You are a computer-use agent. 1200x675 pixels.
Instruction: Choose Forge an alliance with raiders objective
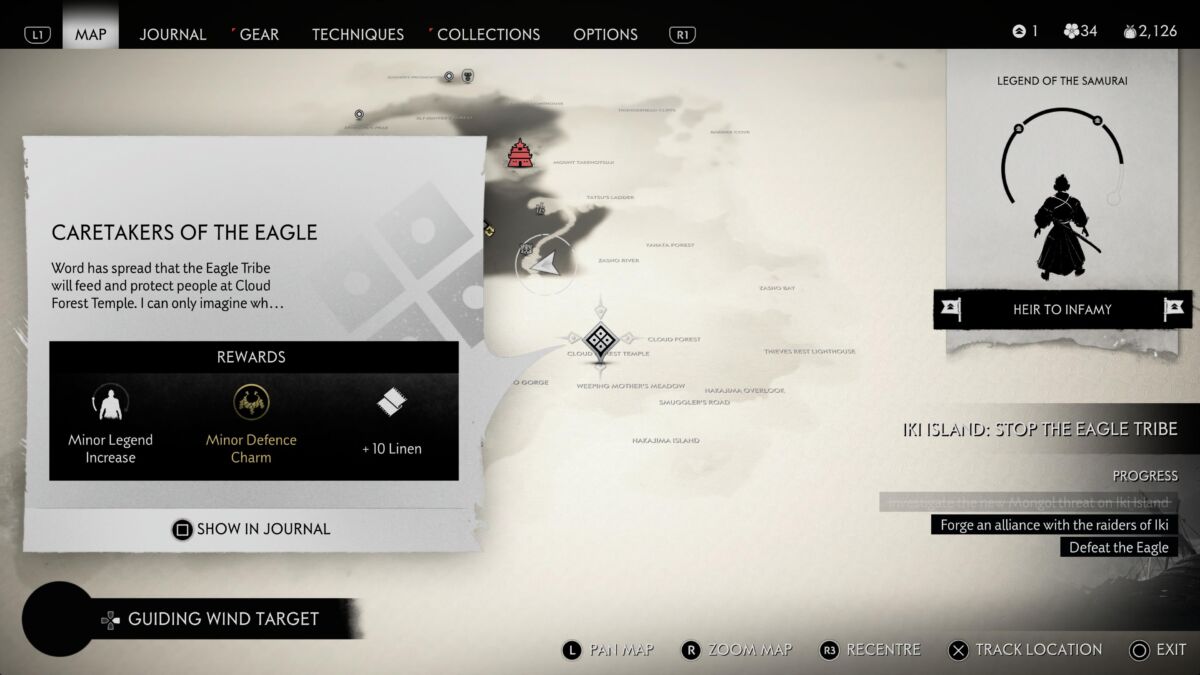pos(1054,524)
